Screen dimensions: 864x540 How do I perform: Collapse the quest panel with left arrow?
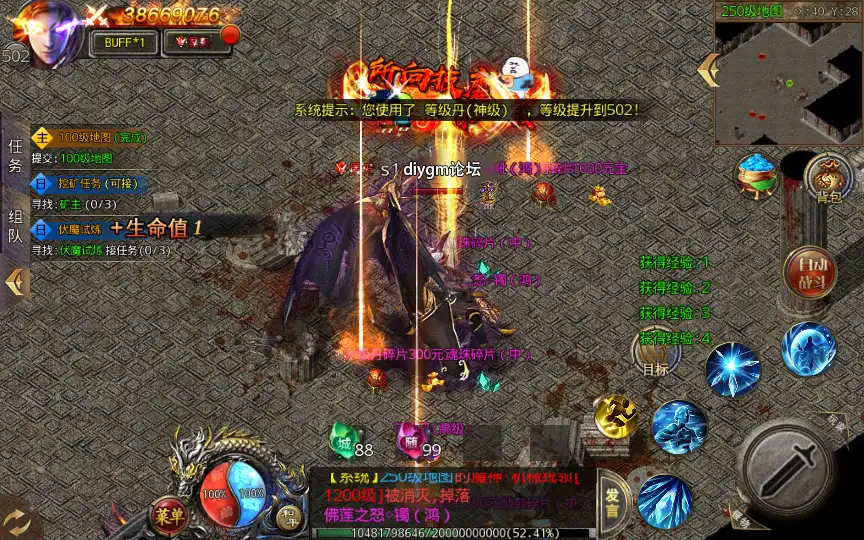[15, 283]
